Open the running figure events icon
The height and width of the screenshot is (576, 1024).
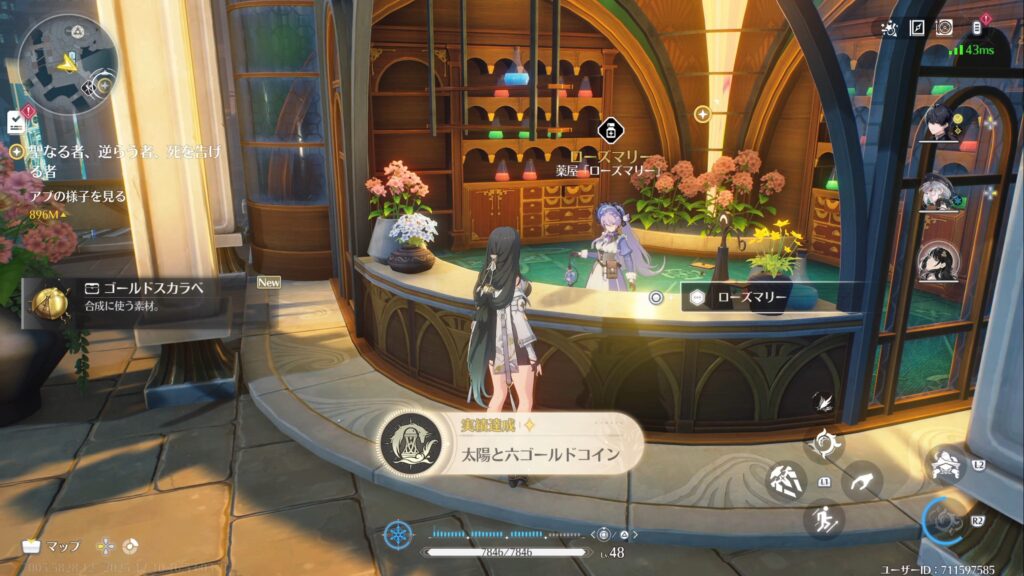point(888,28)
